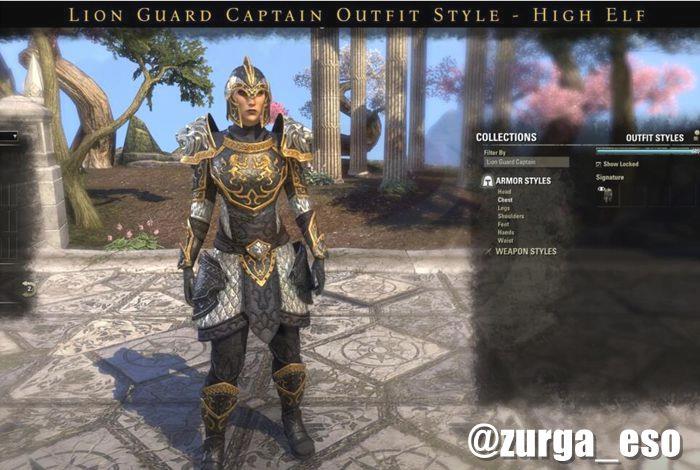
Task: Open the Waist armor style category
Action: pyautogui.click(x=506, y=240)
